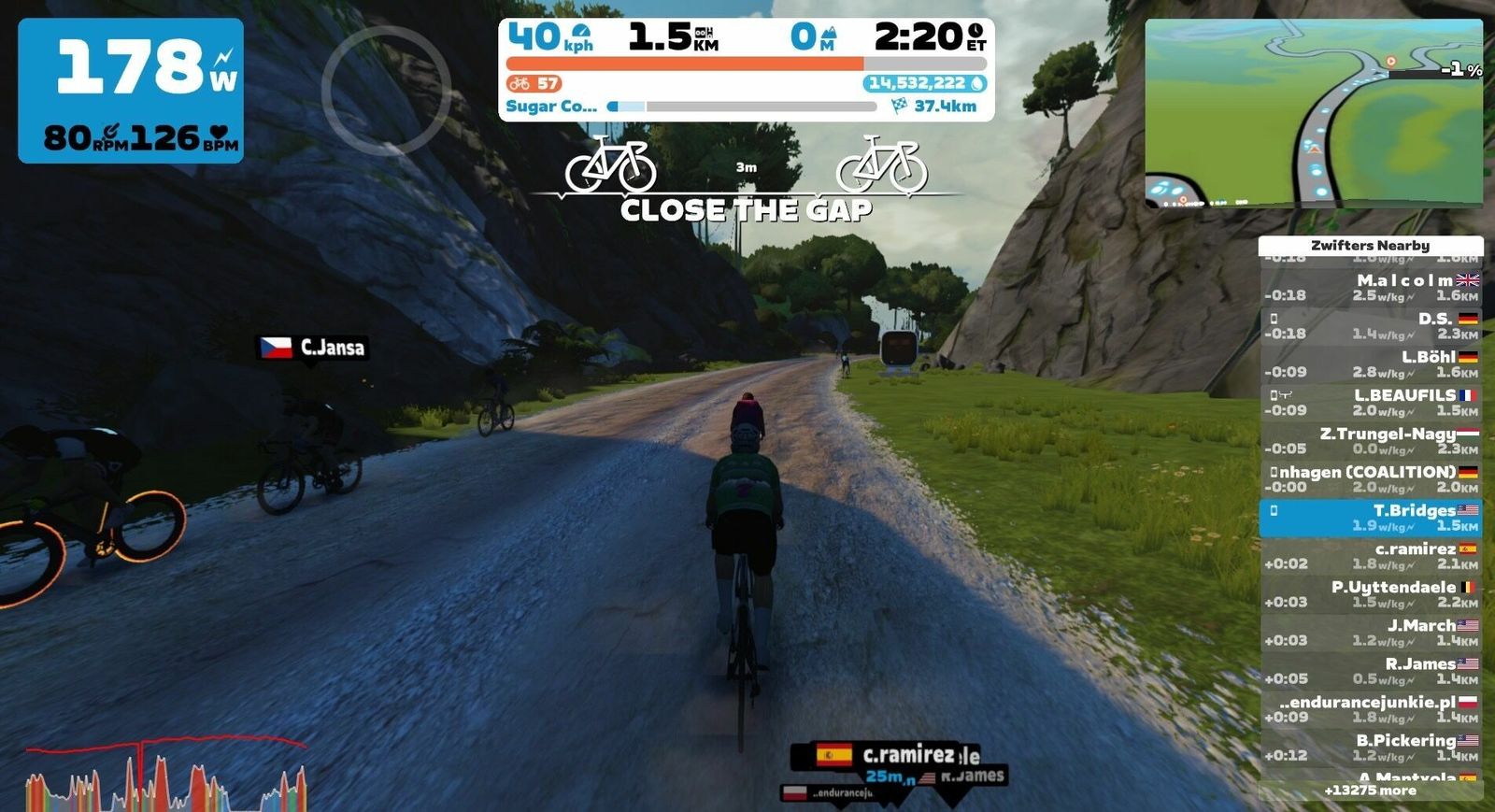
Task: Click the C.Jansa rider name tag
Action: 313,348
